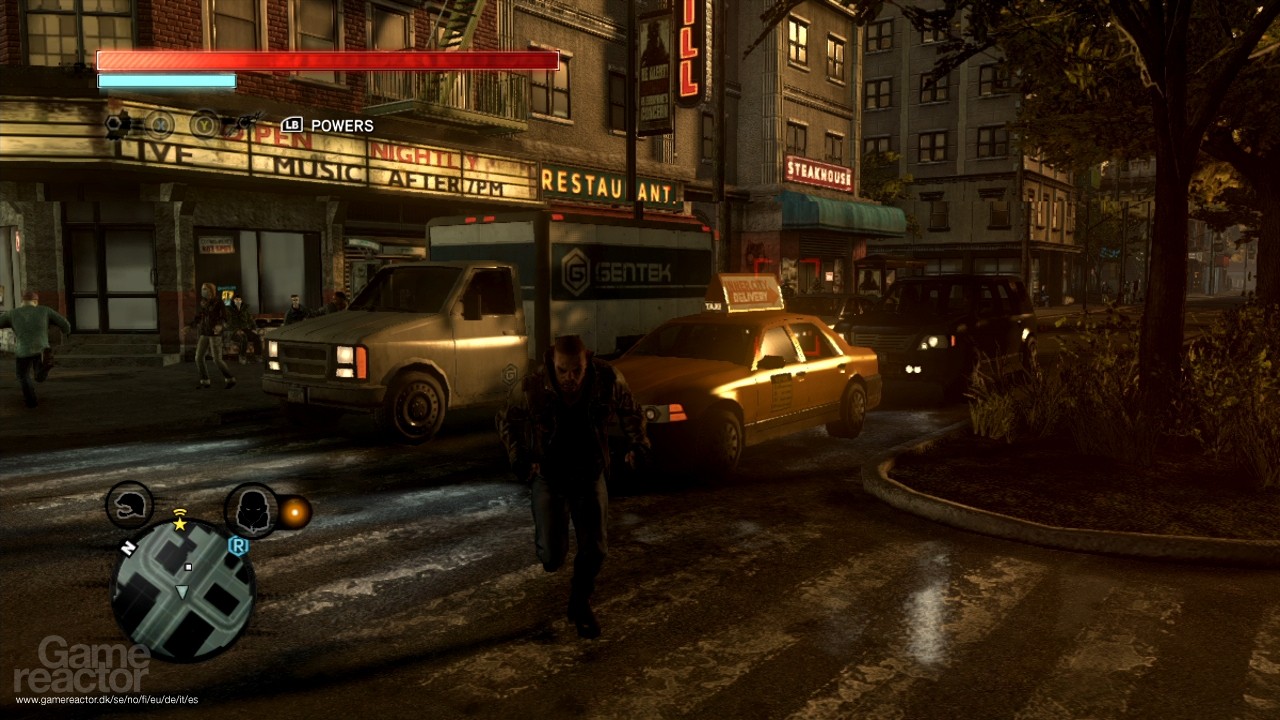Click the LB button icon beside POWERS

click(x=292, y=124)
